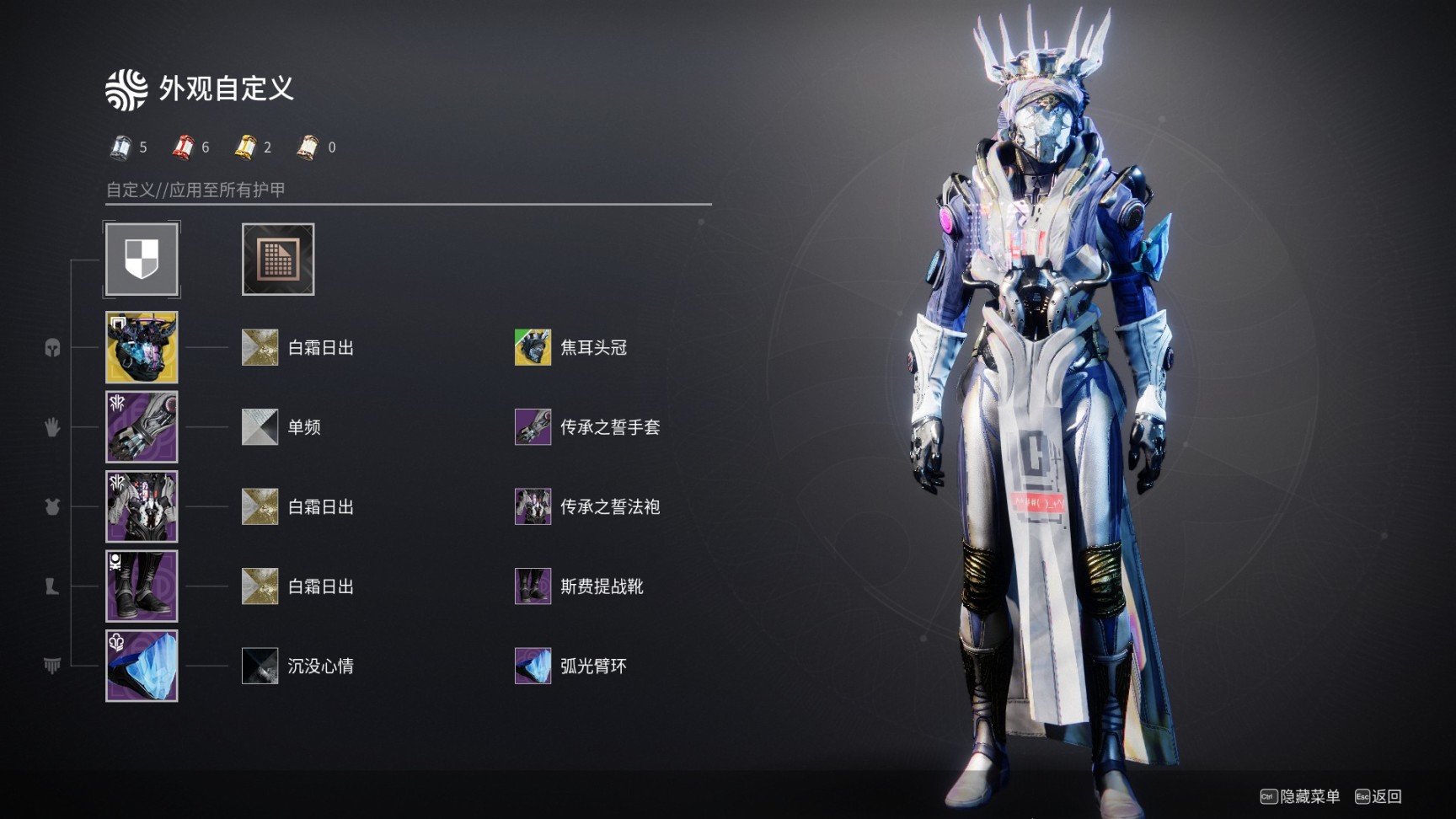
Task: Select the 传承之誓手套 glove ornament
Action: click(x=532, y=427)
